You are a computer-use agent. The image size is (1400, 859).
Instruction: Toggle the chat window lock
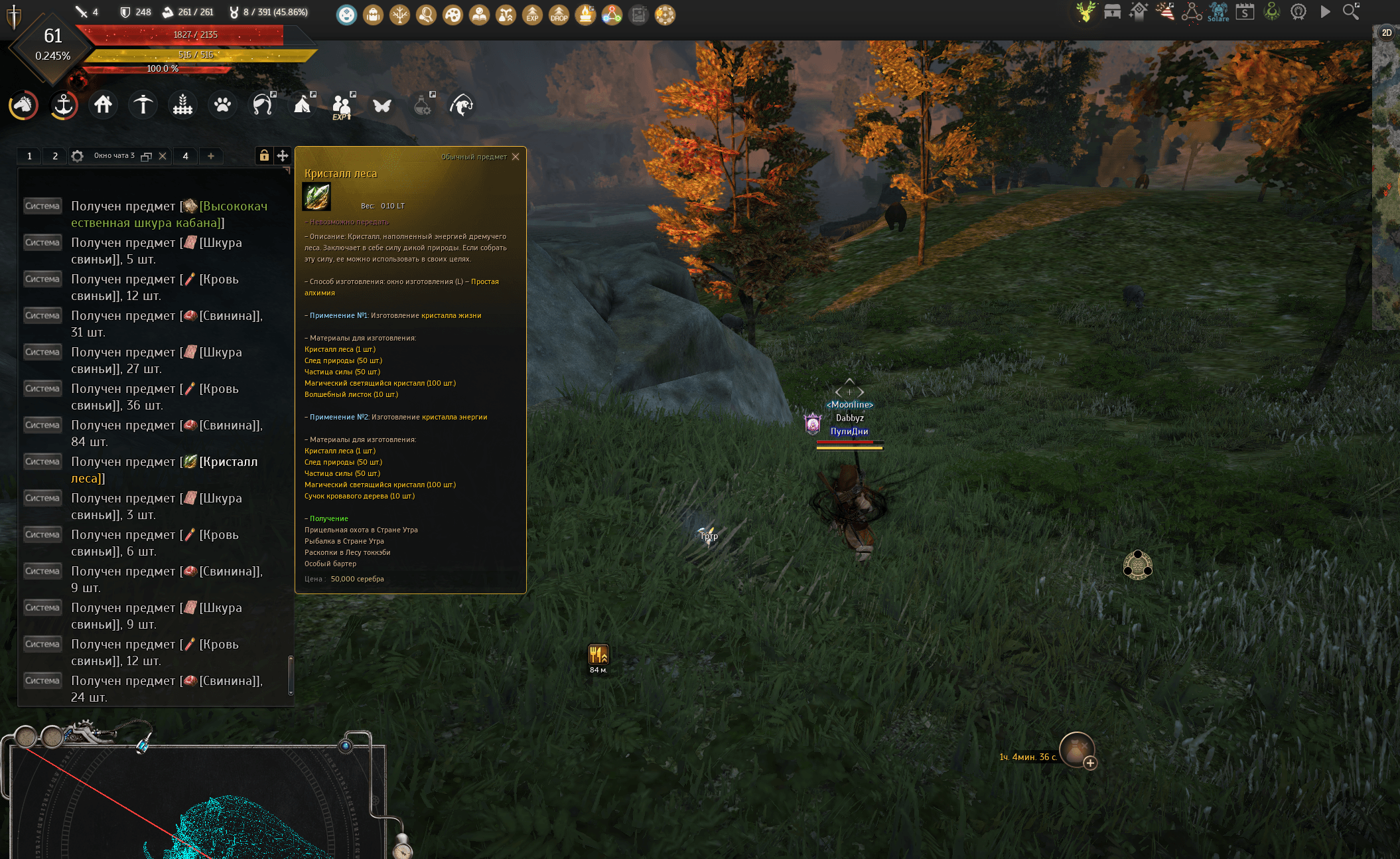[264, 155]
